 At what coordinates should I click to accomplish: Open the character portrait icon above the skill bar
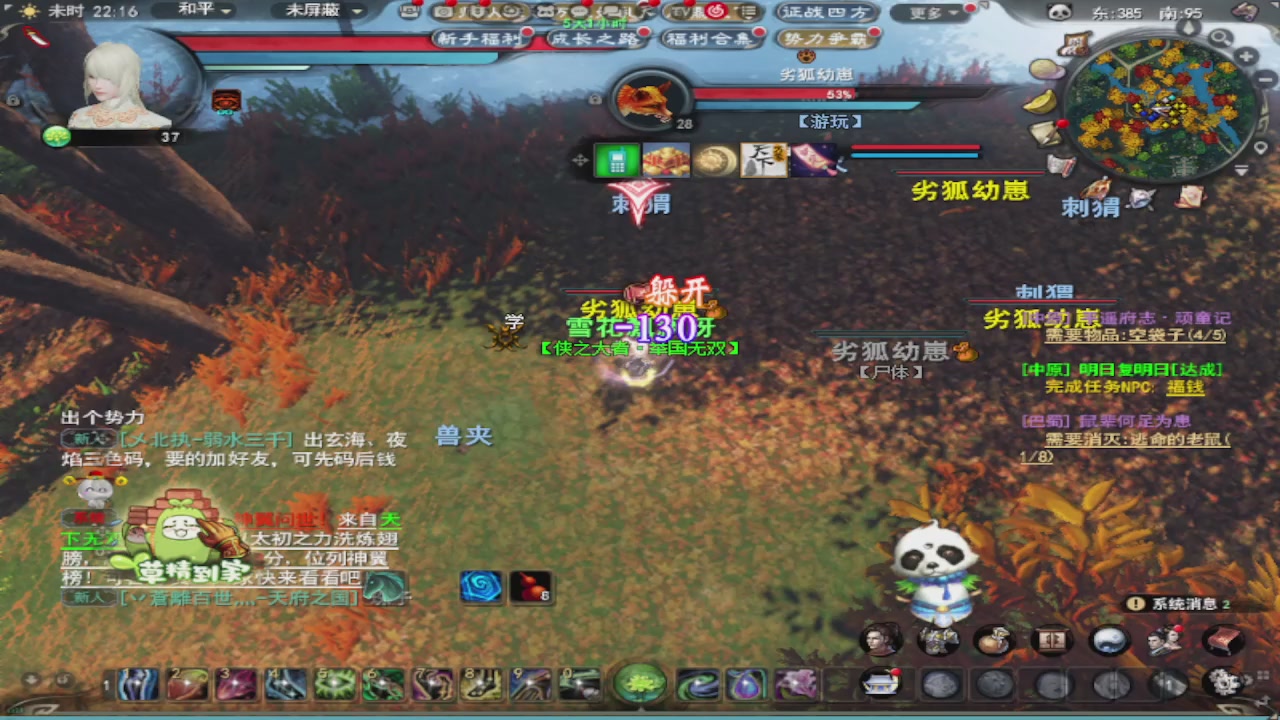878,640
